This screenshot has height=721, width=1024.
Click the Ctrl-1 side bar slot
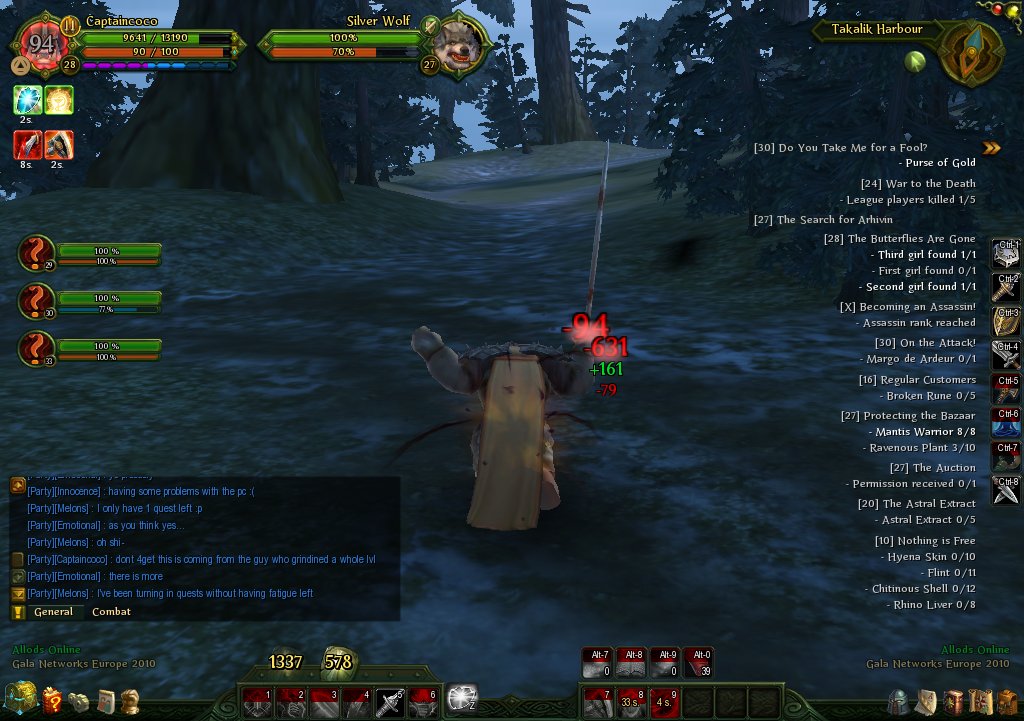click(x=1006, y=254)
